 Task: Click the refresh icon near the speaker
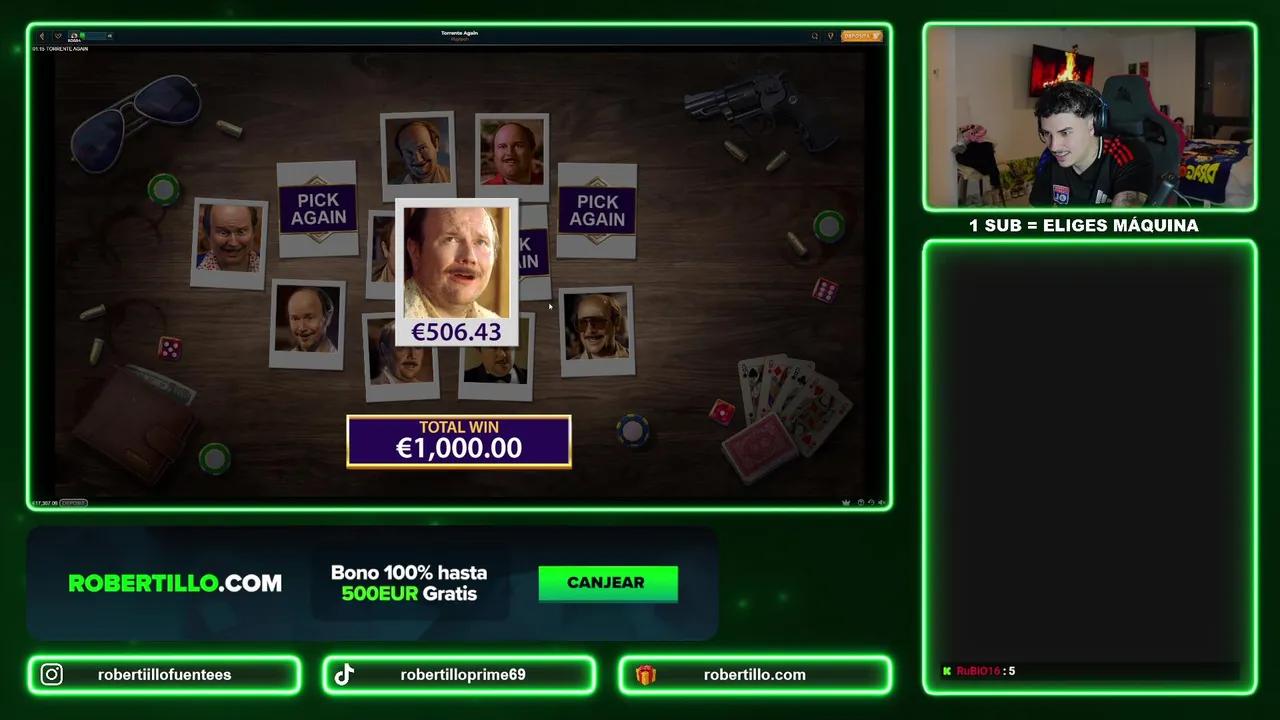coord(871,501)
